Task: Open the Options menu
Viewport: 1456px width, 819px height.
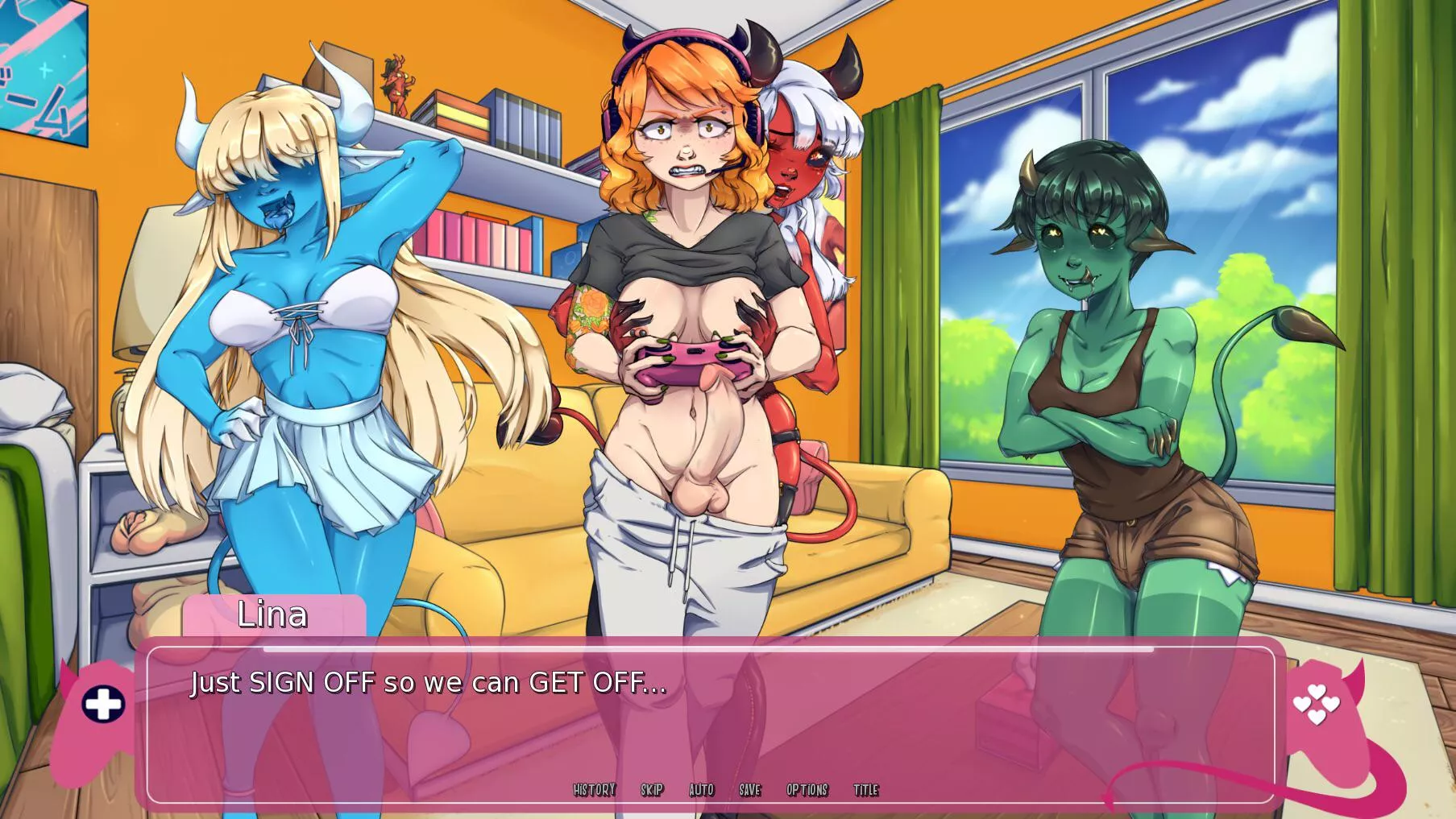Action: point(807,790)
